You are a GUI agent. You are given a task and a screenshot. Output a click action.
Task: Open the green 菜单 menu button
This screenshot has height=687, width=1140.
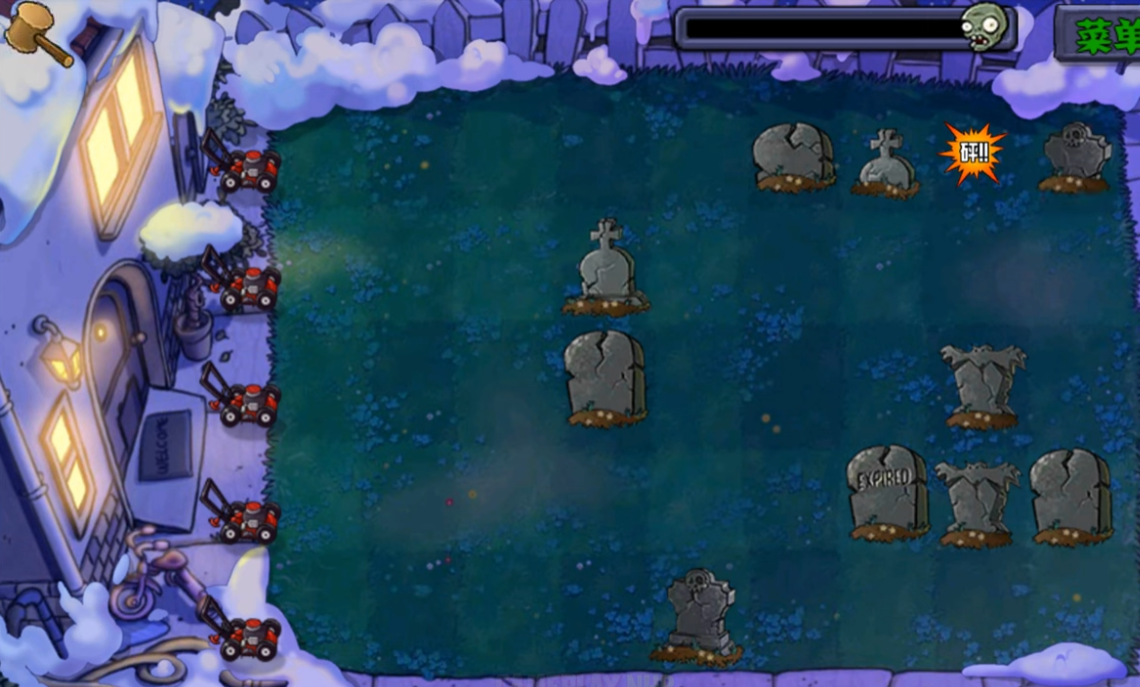(1102, 35)
